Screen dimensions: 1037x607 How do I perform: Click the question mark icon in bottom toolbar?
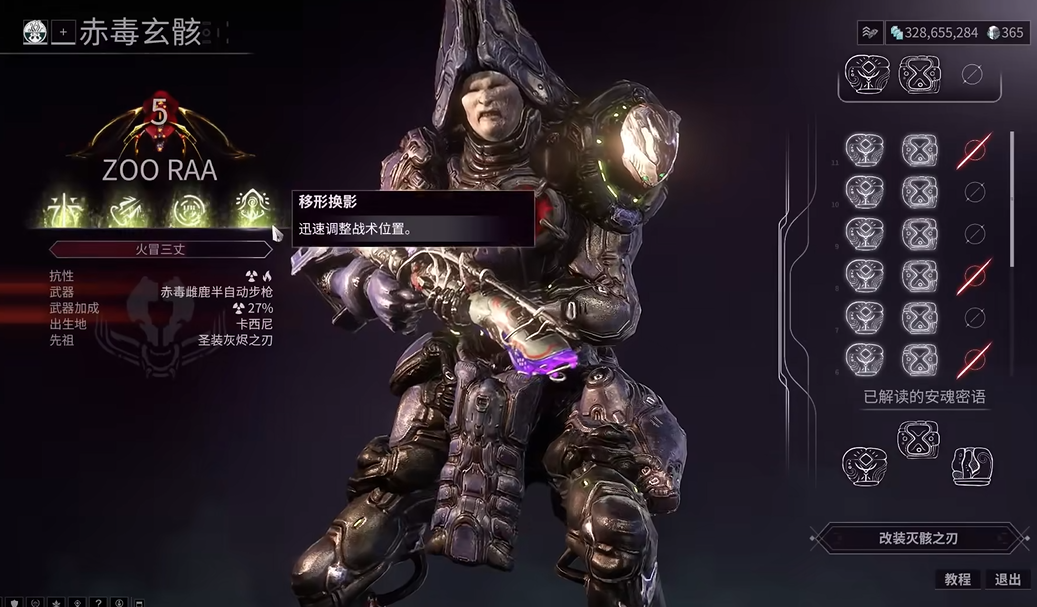(97, 602)
